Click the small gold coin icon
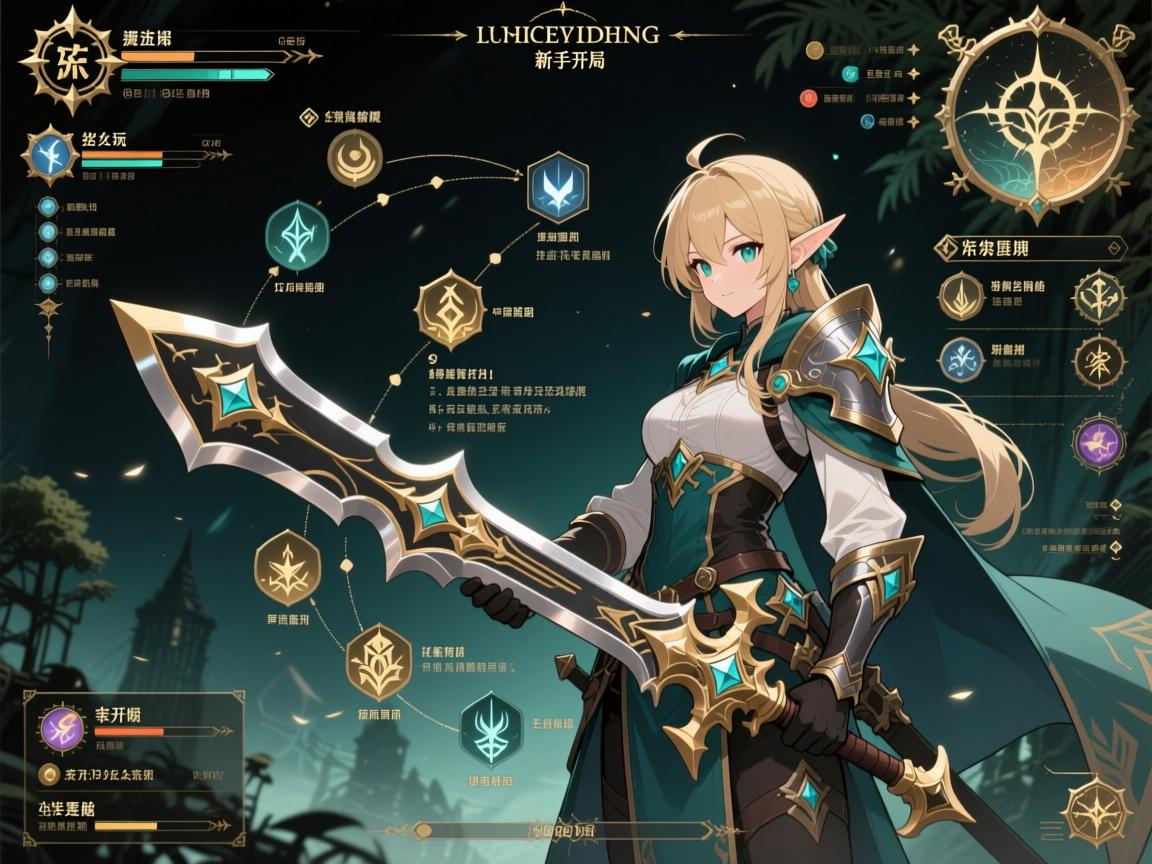The width and height of the screenshot is (1152, 864). pos(46,774)
